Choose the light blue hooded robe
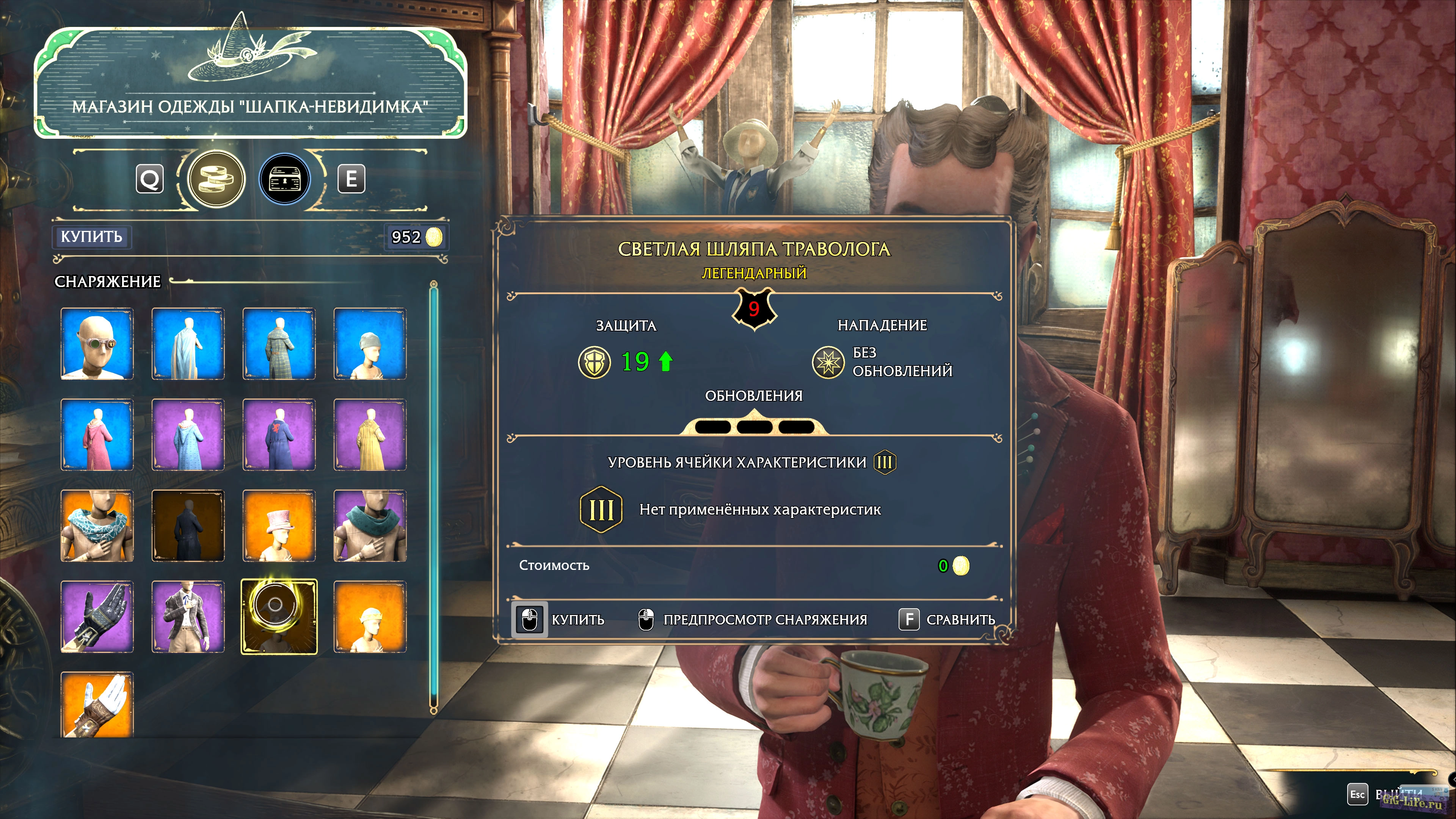Screen dimensions: 1456x819 188,435
